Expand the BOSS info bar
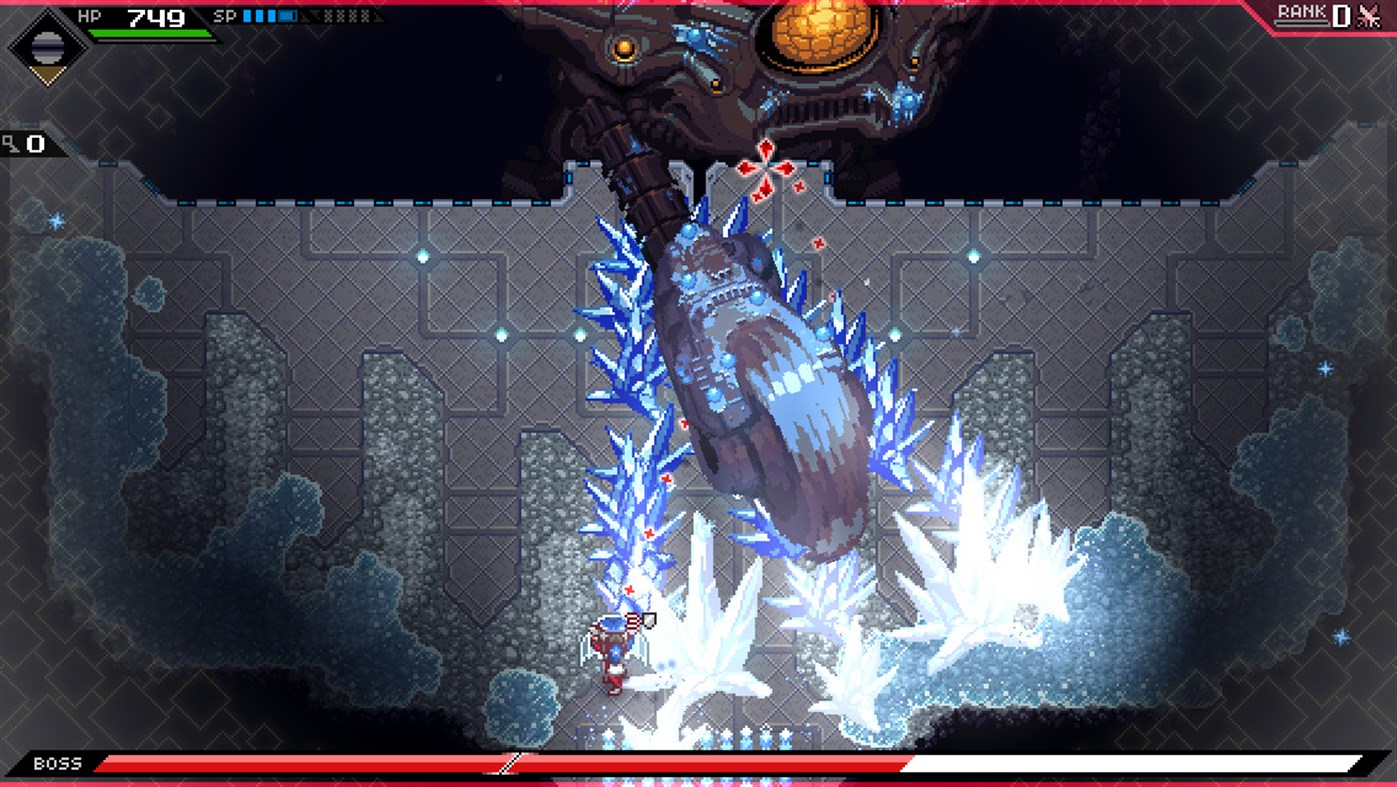 point(698,764)
